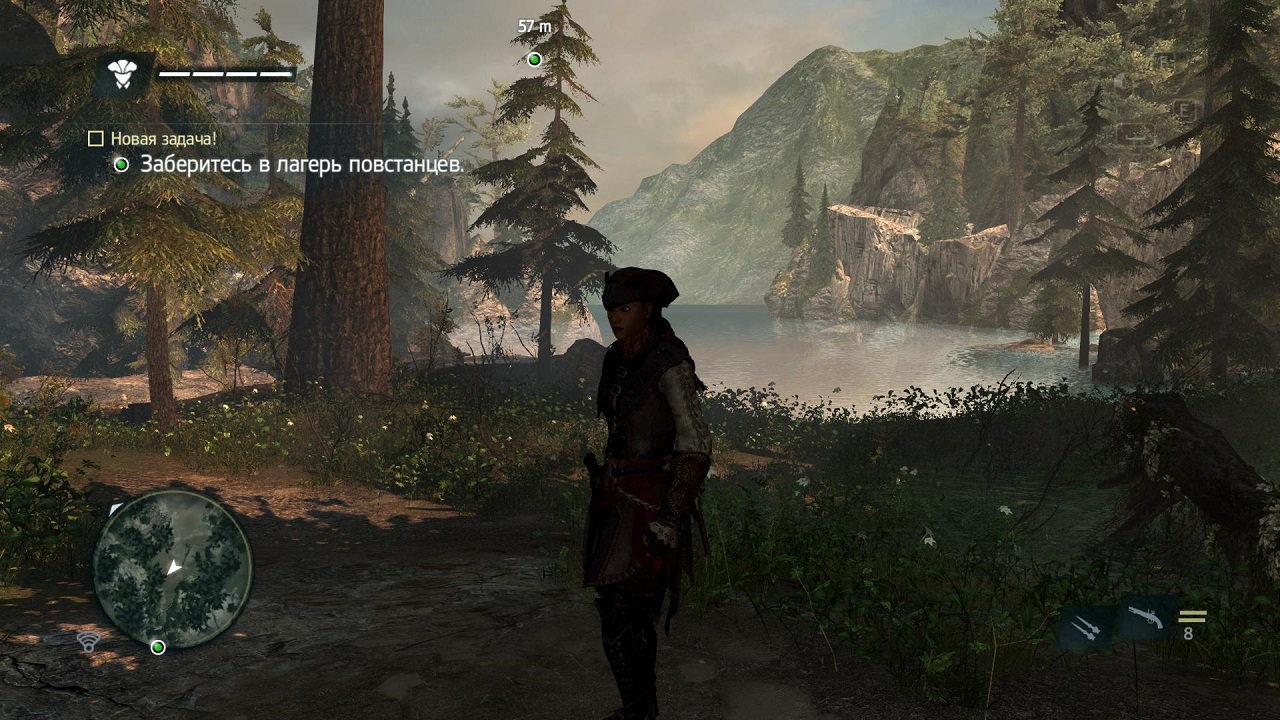Select the flintlock pistol slot
The image size is (1280, 720).
pos(1144,619)
